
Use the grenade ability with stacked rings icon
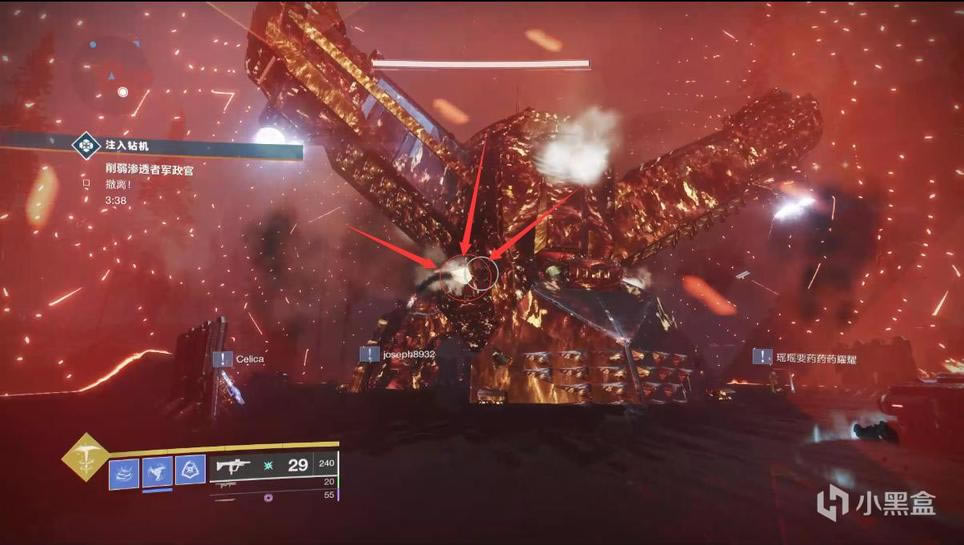[x=124, y=471]
